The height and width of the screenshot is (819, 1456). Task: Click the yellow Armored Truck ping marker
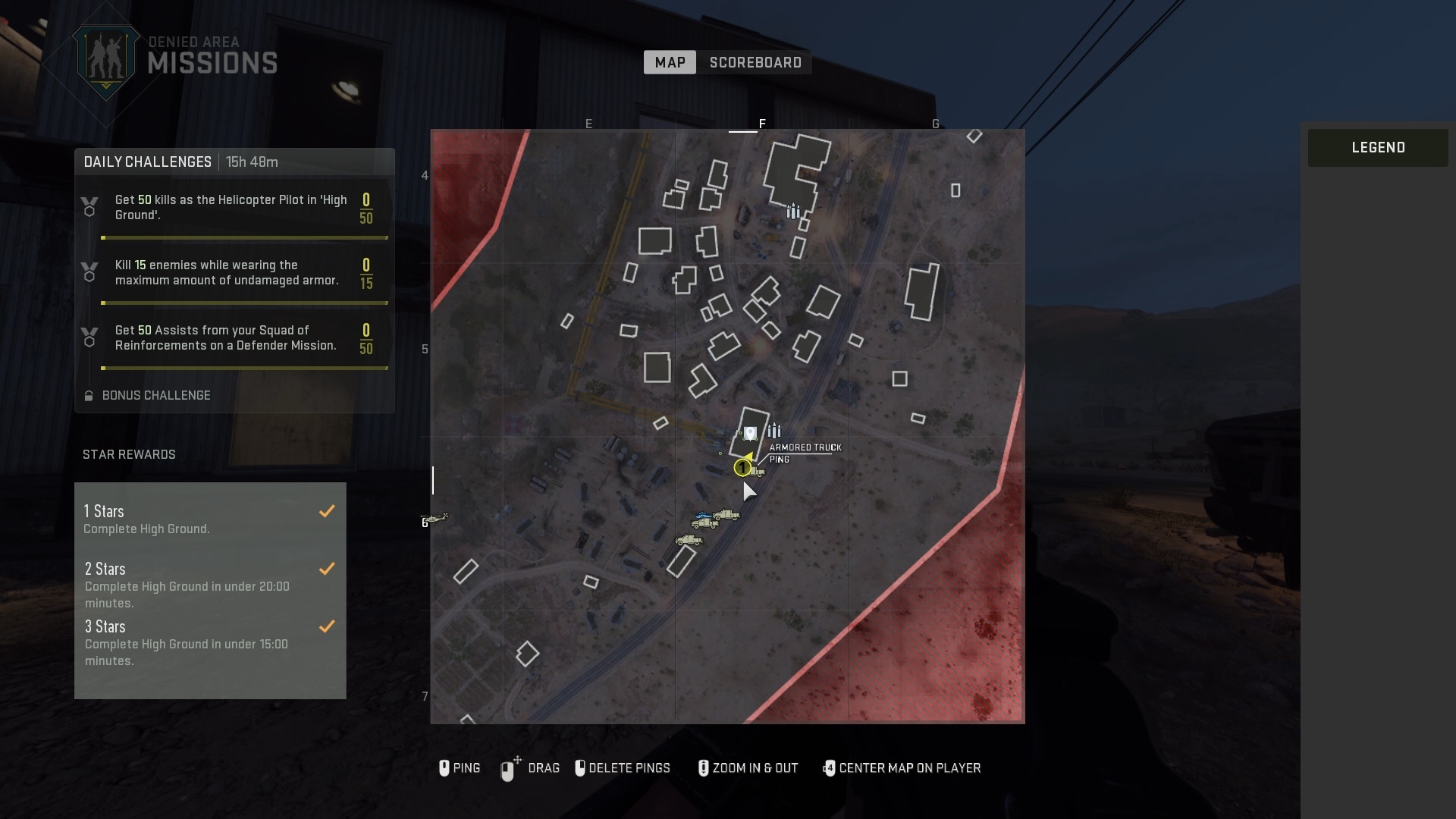[742, 466]
